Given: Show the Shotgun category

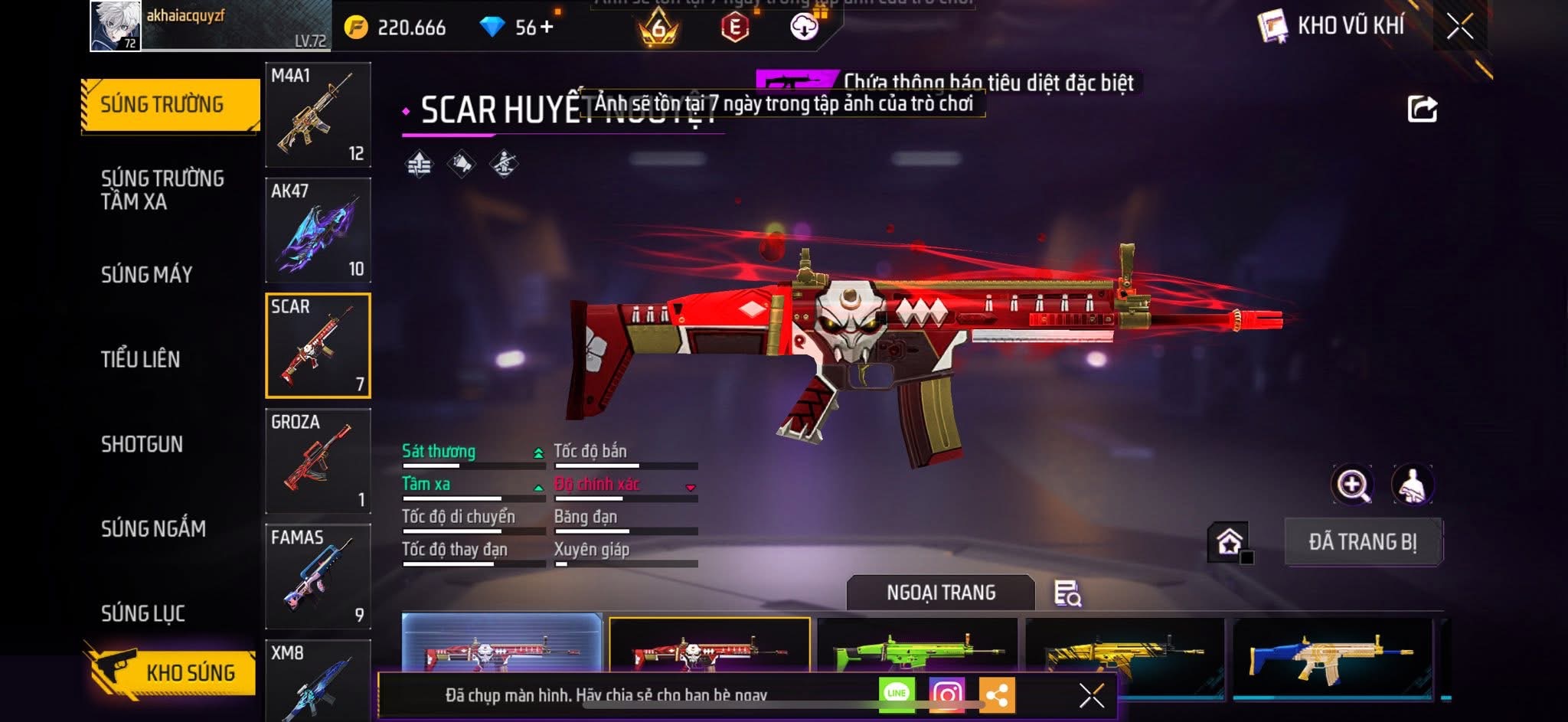Looking at the screenshot, I should click(x=142, y=444).
